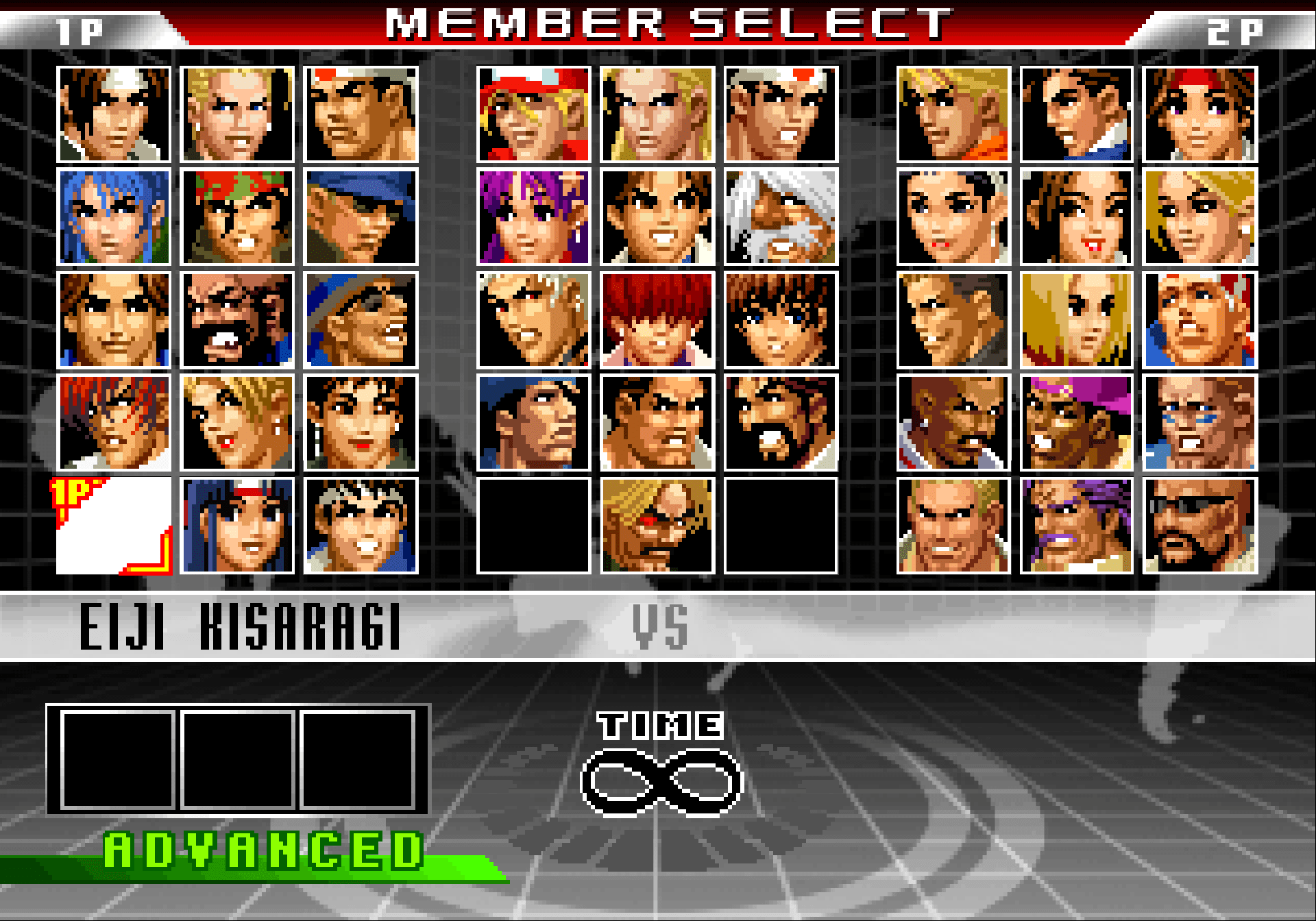Select Kyo Kusanagi's portrait
This screenshot has width=1316, height=921.
(114, 114)
